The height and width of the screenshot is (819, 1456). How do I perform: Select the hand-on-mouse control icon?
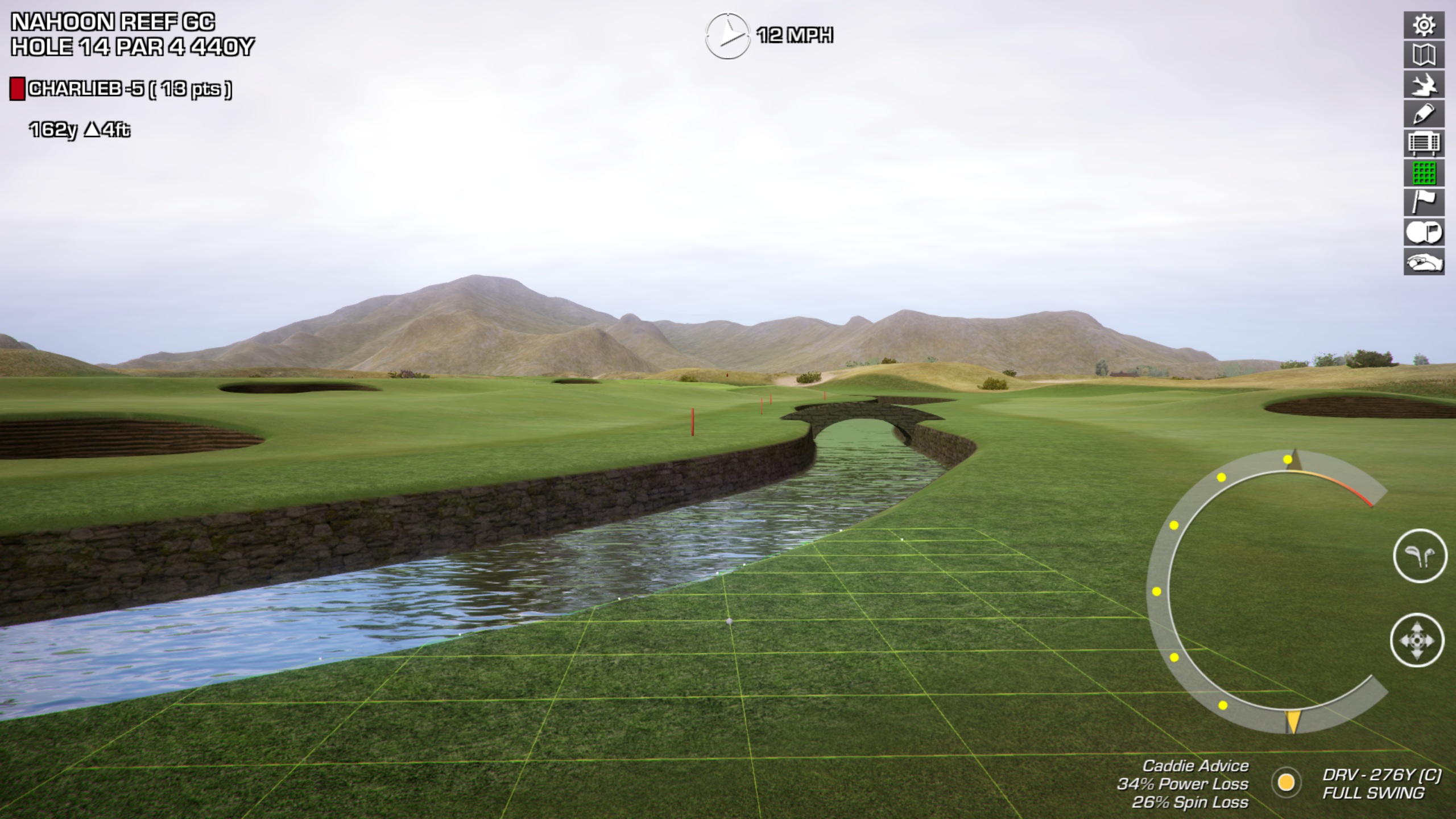click(x=1424, y=262)
